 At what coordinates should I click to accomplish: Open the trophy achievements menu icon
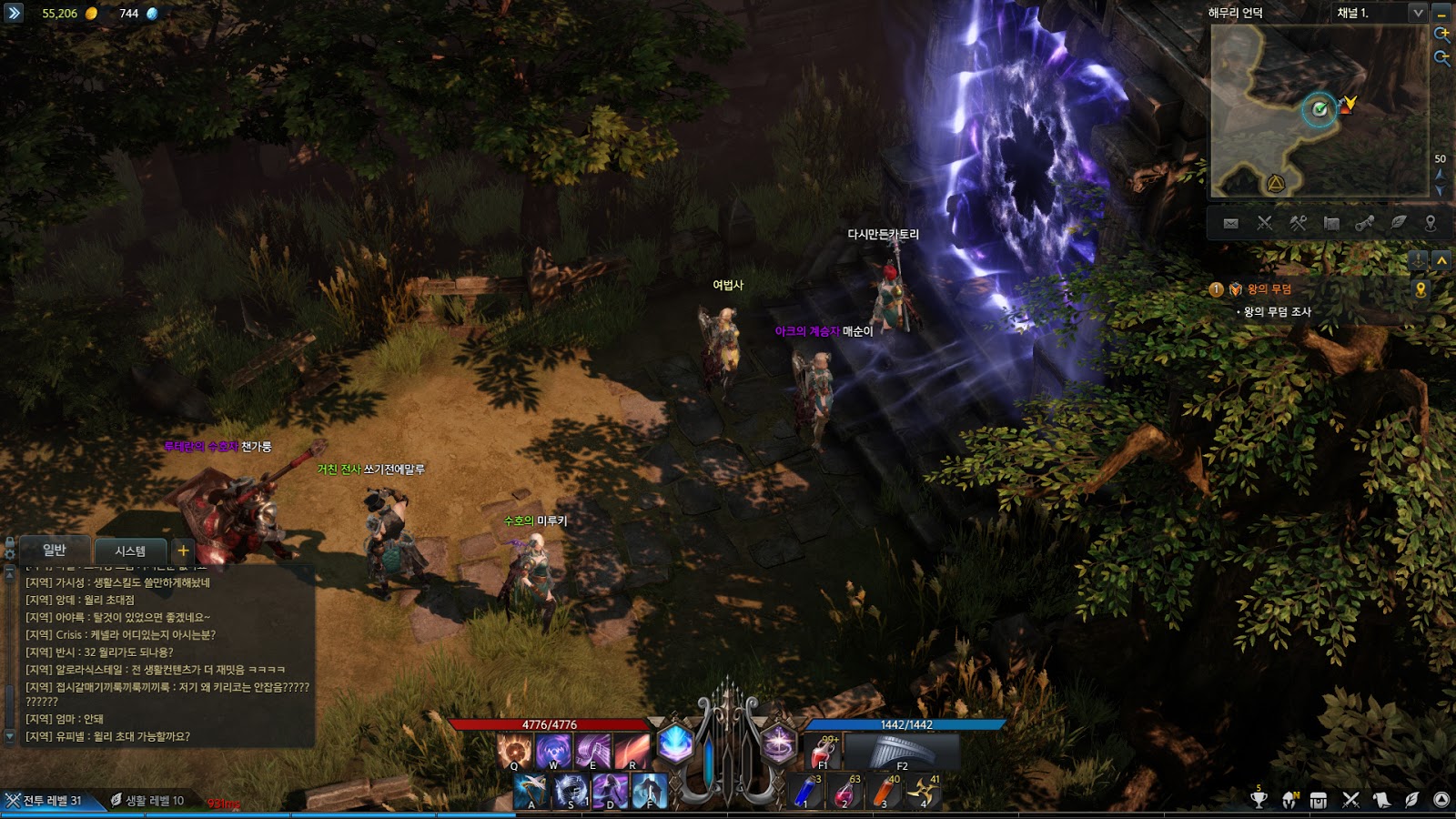click(x=1259, y=800)
